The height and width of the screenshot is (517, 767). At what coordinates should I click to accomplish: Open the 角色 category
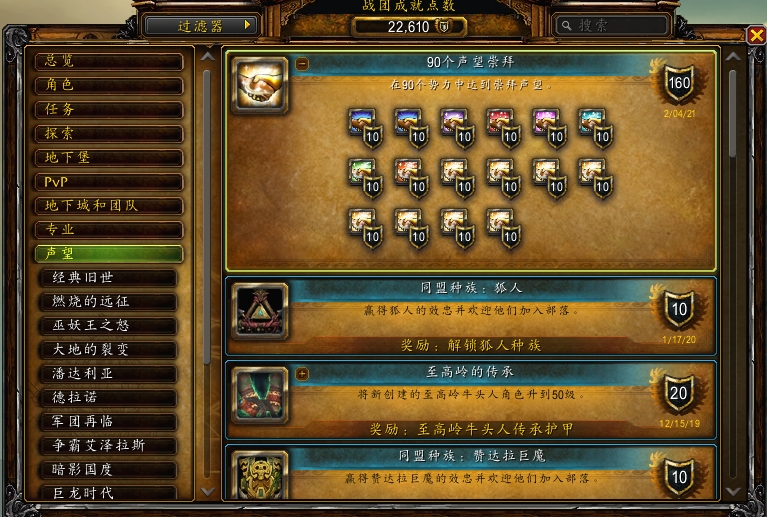109,85
